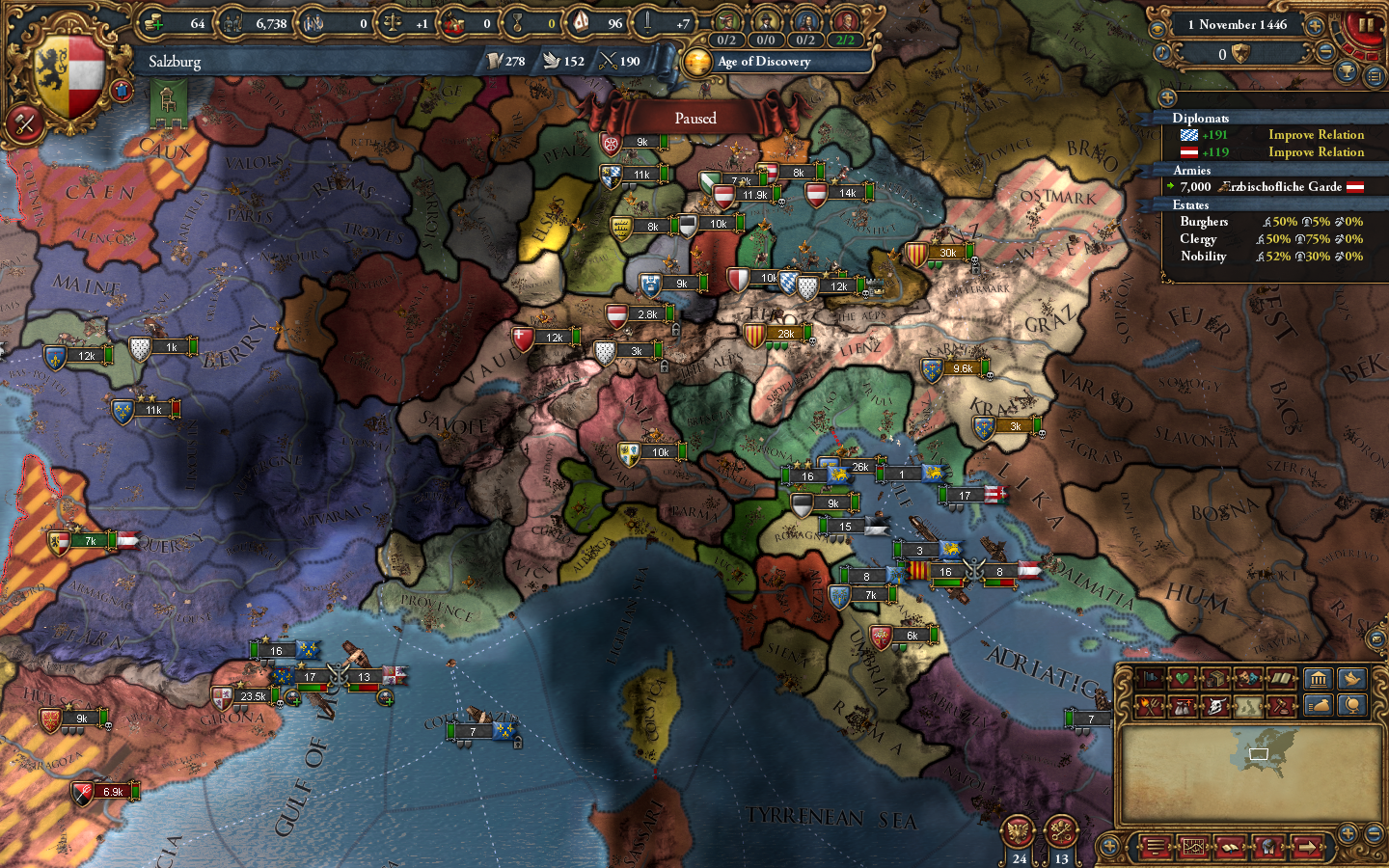Select the terrain mapmode icon
1389x868 pixels.
click(1247, 707)
